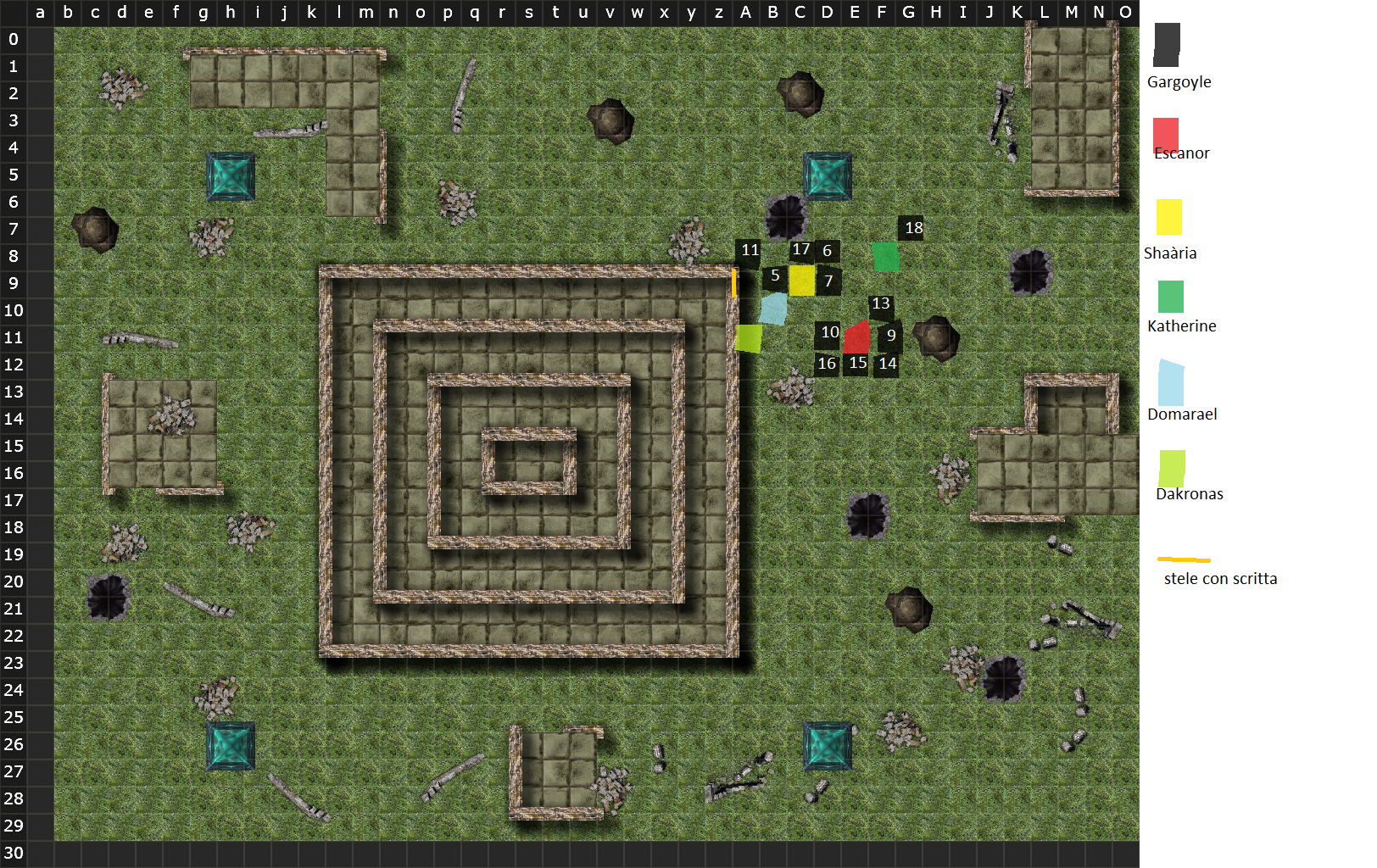Screen dimensions: 1377x868
Task: Click the lime Dakronas token on the map
Action: pos(749,338)
